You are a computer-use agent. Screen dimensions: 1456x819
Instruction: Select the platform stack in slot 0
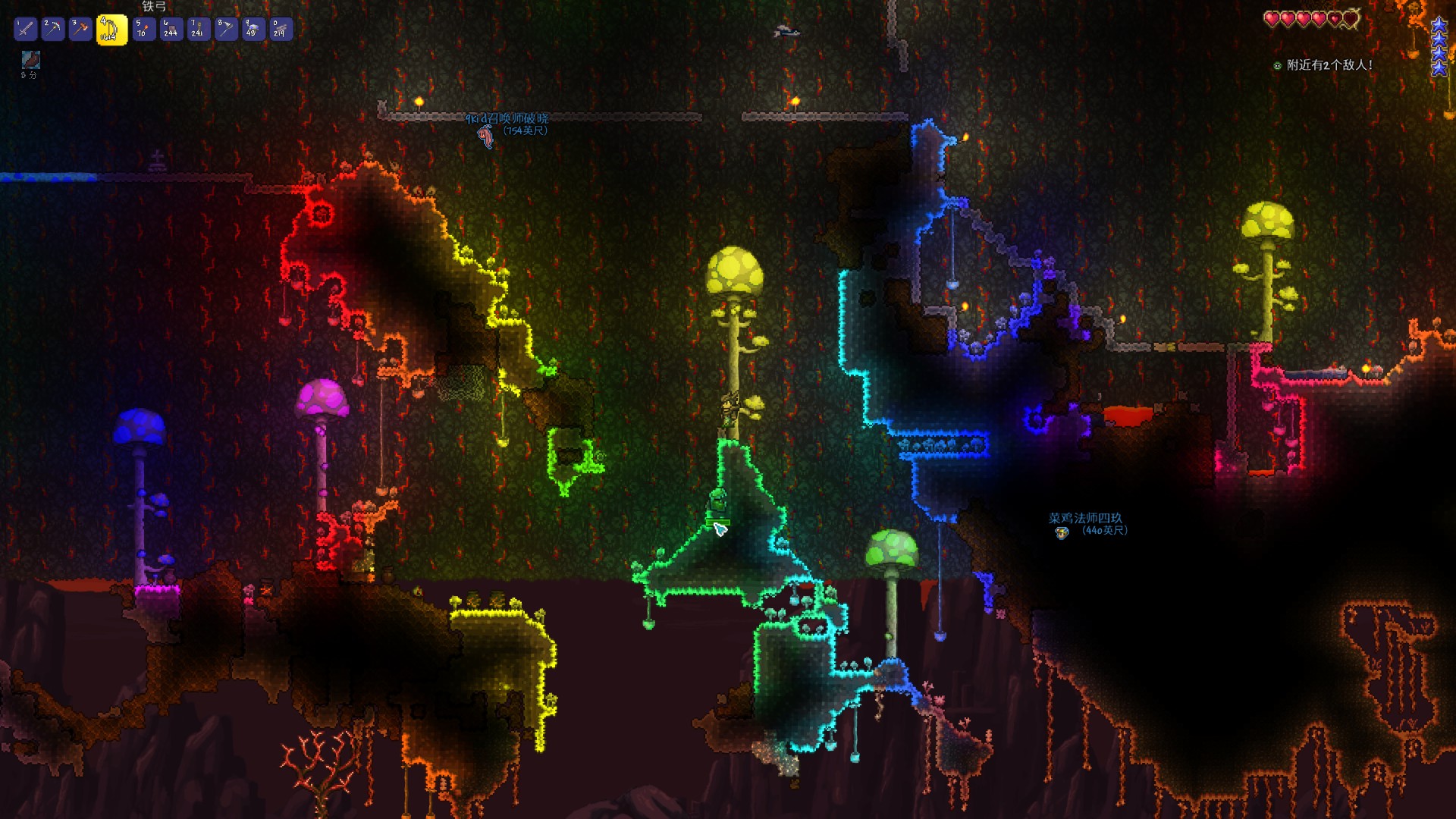pyautogui.click(x=281, y=30)
